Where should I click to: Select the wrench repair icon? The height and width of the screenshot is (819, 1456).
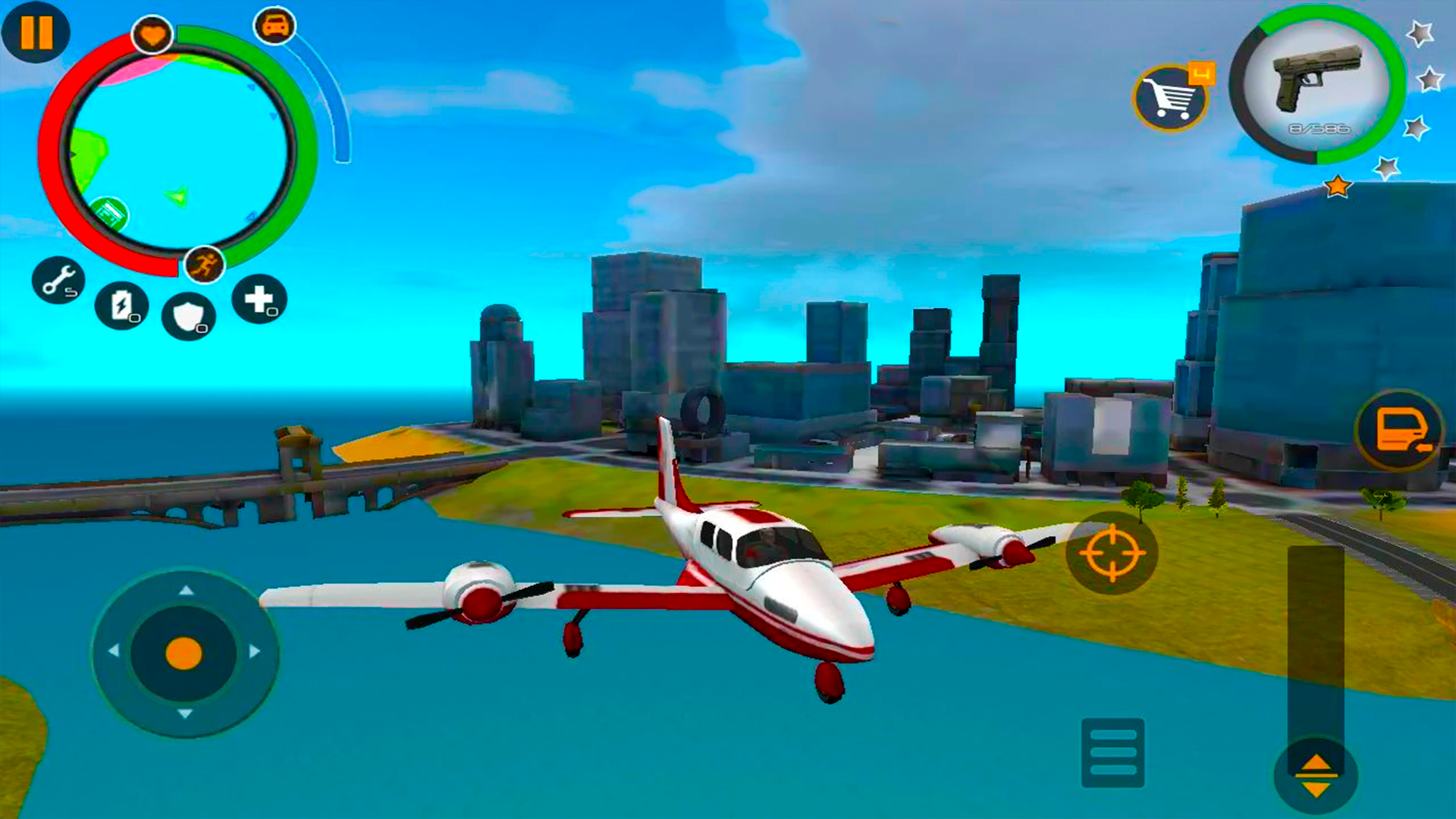[59, 282]
